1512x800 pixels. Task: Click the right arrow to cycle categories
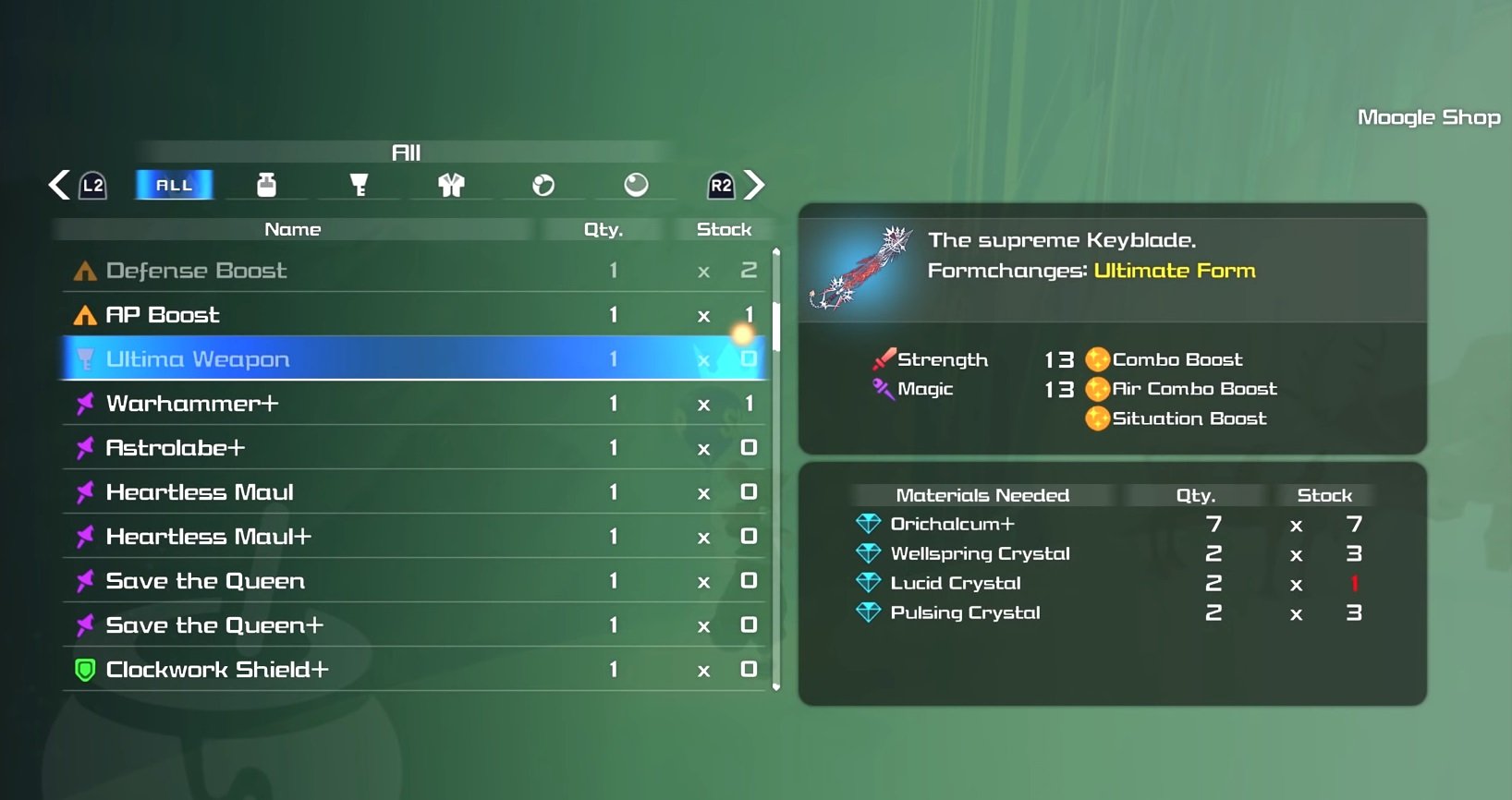(x=755, y=185)
